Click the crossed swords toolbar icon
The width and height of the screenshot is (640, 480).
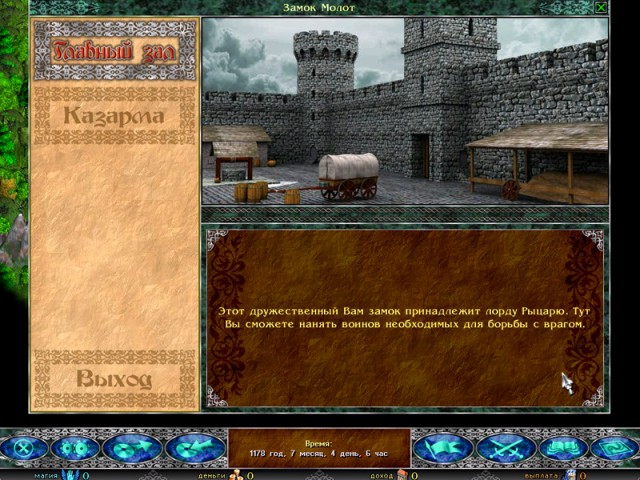pos(506,449)
